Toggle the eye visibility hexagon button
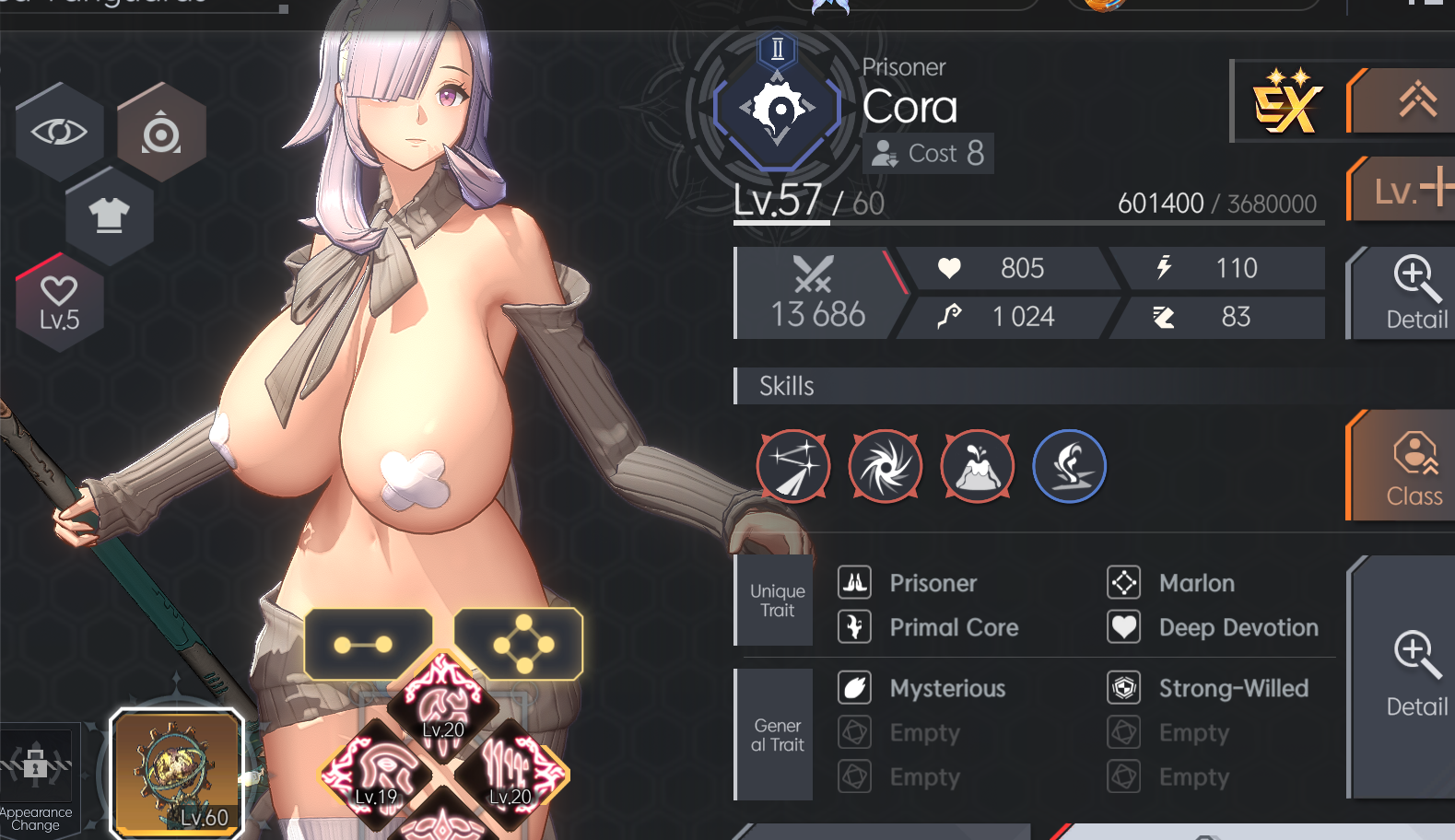Image resolution: width=1455 pixels, height=840 pixels. click(x=59, y=132)
